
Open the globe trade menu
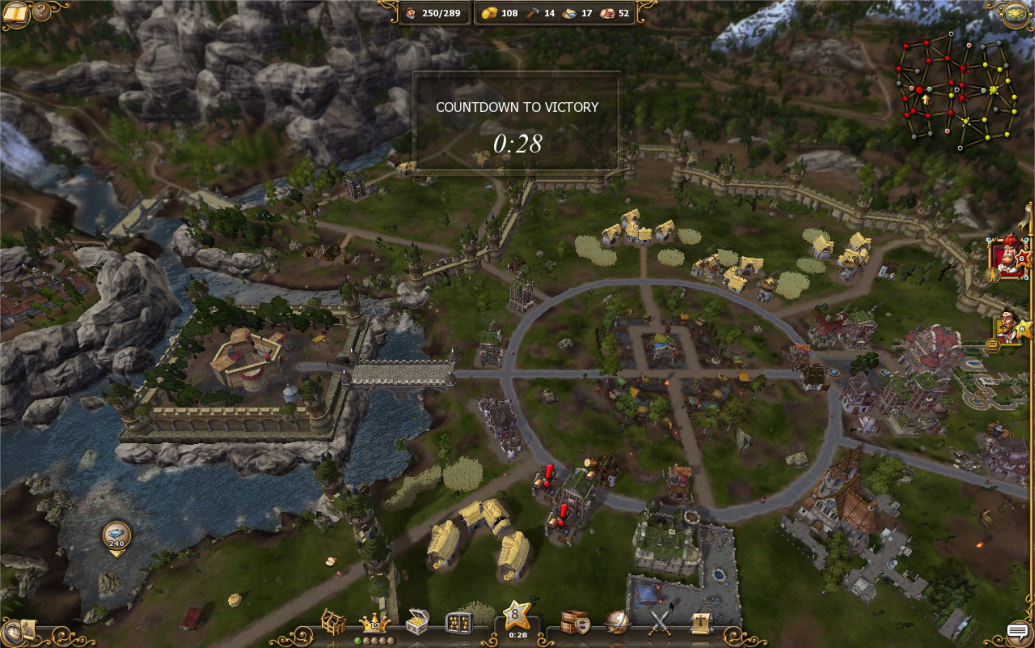617,622
